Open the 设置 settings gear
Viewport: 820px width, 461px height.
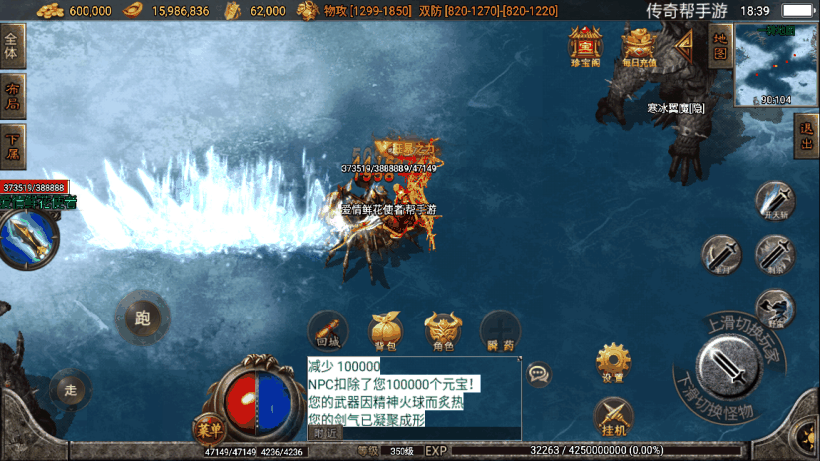pos(613,362)
